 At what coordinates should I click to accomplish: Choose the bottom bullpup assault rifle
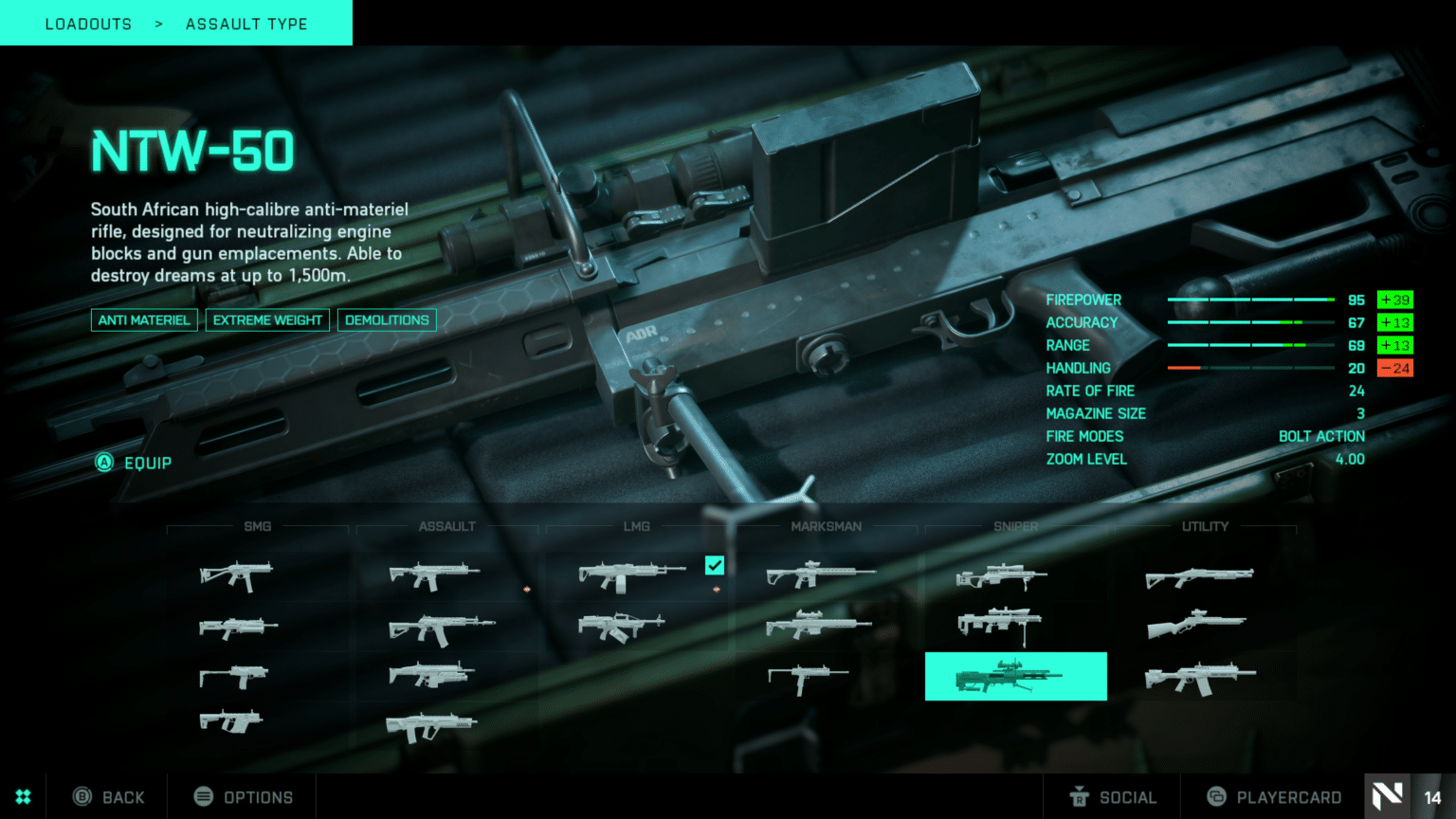coord(431,727)
